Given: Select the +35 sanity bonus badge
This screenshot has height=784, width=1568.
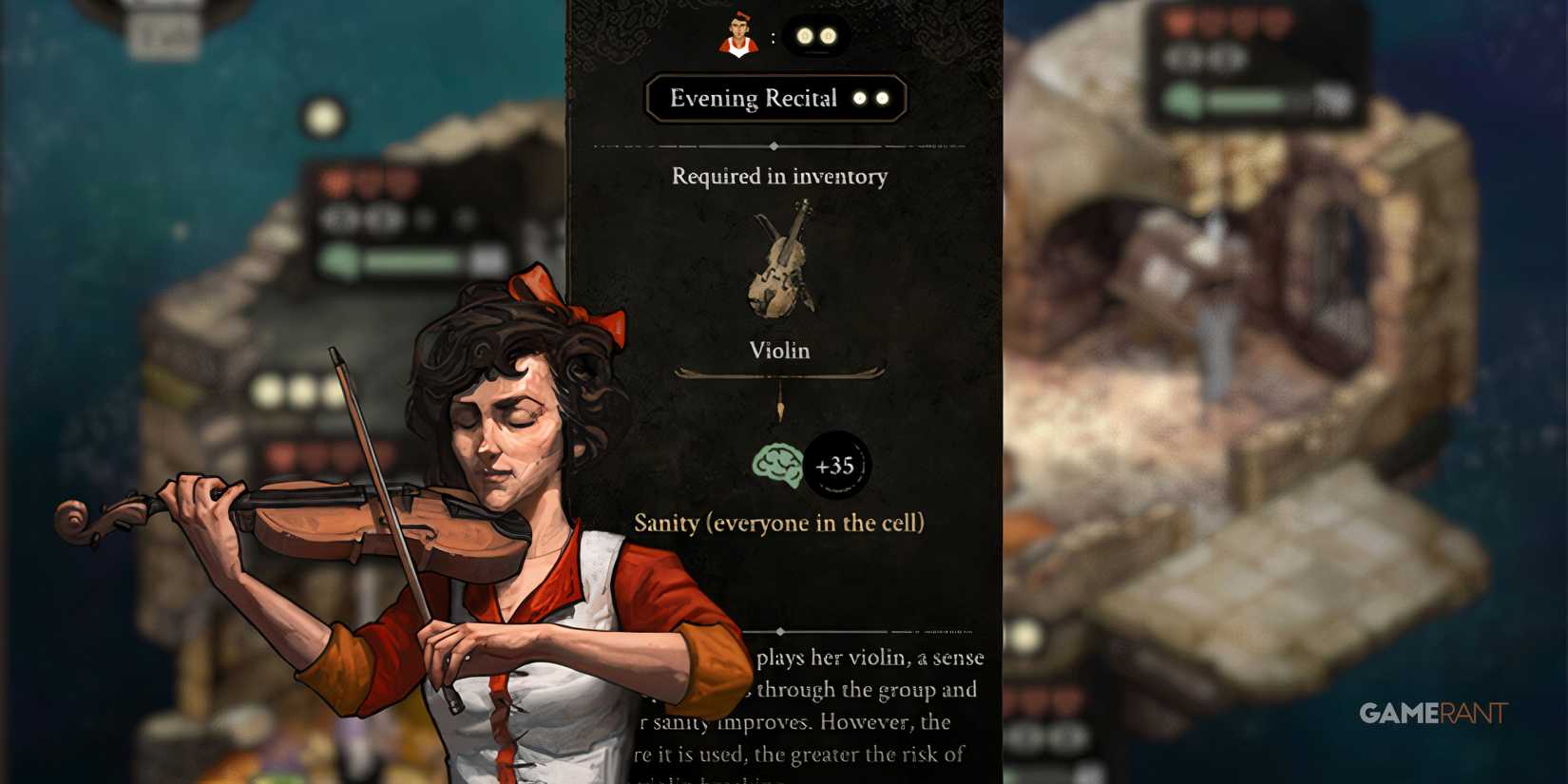Looking at the screenshot, I should click(x=834, y=463).
